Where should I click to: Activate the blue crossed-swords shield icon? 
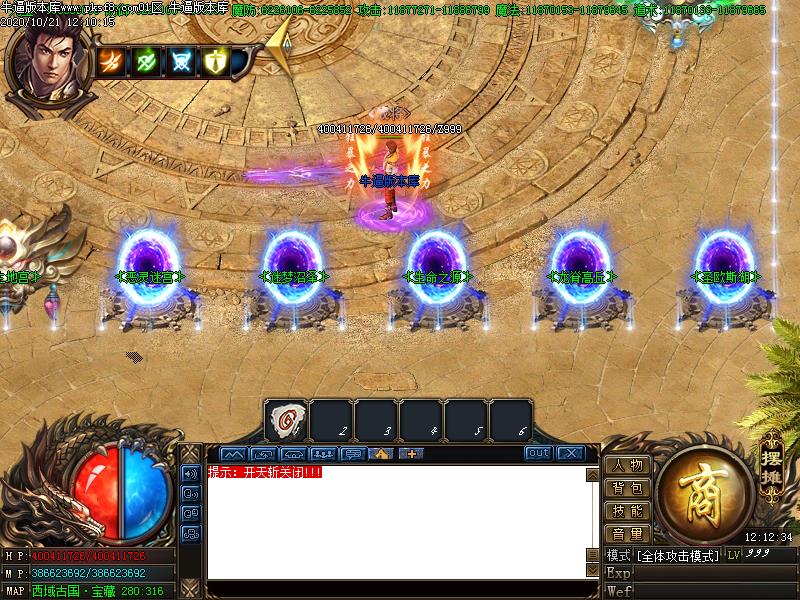point(181,61)
